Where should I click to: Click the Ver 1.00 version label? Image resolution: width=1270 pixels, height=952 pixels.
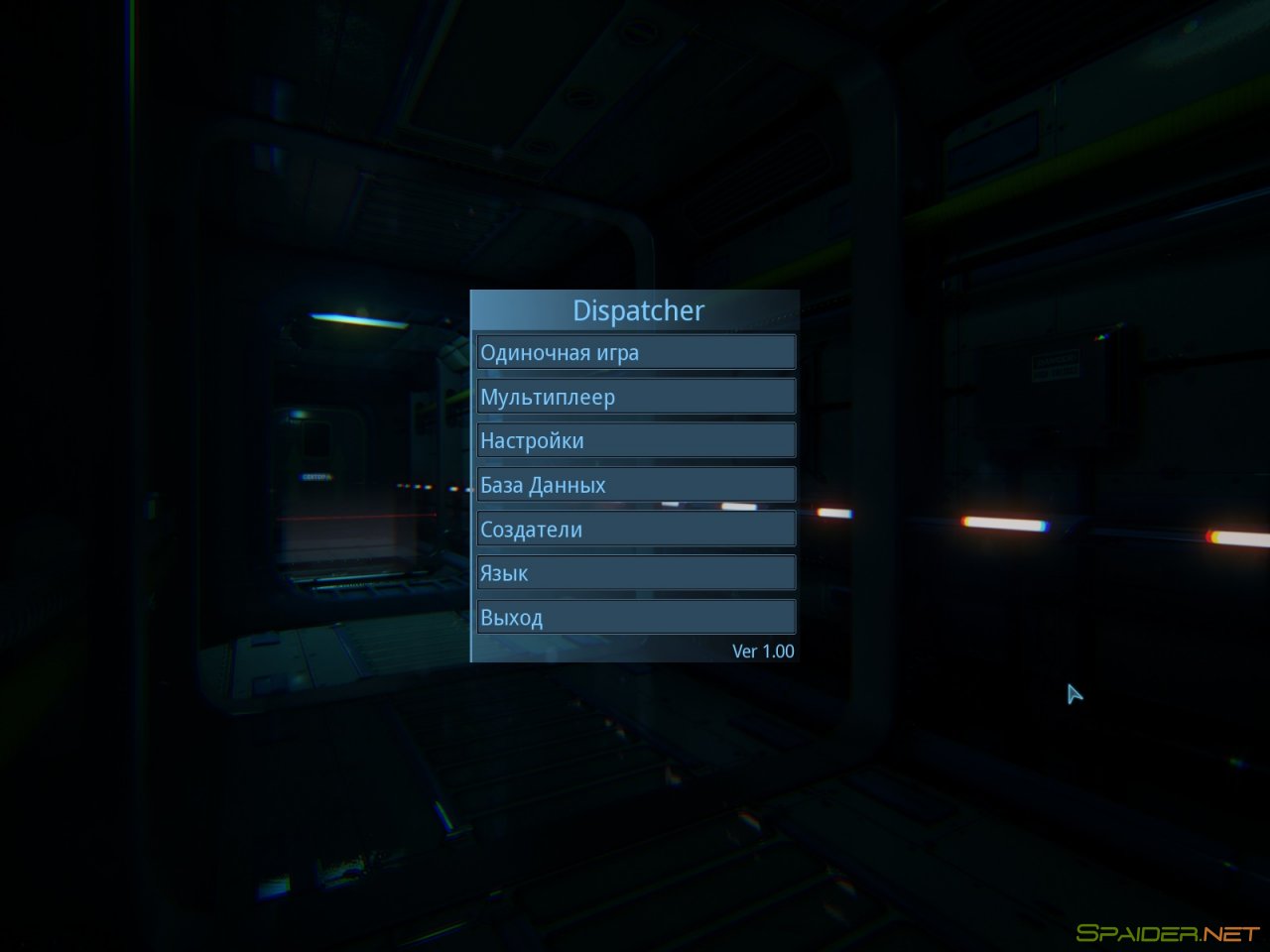pos(763,651)
